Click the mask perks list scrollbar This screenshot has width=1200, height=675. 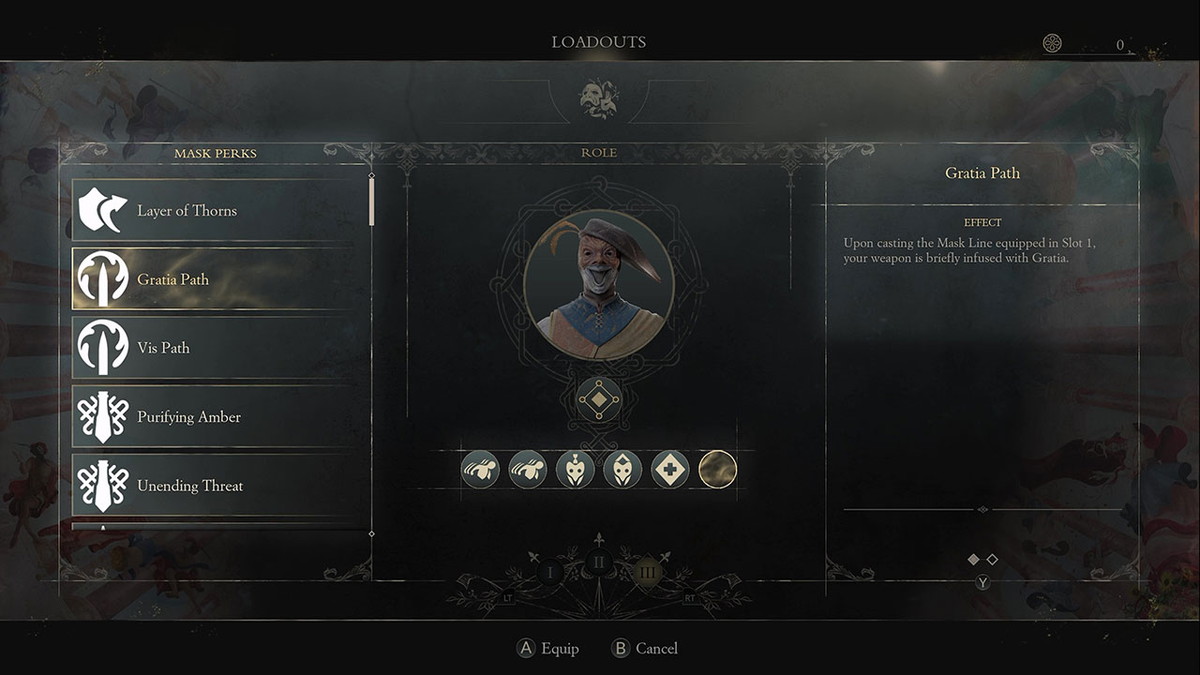372,200
